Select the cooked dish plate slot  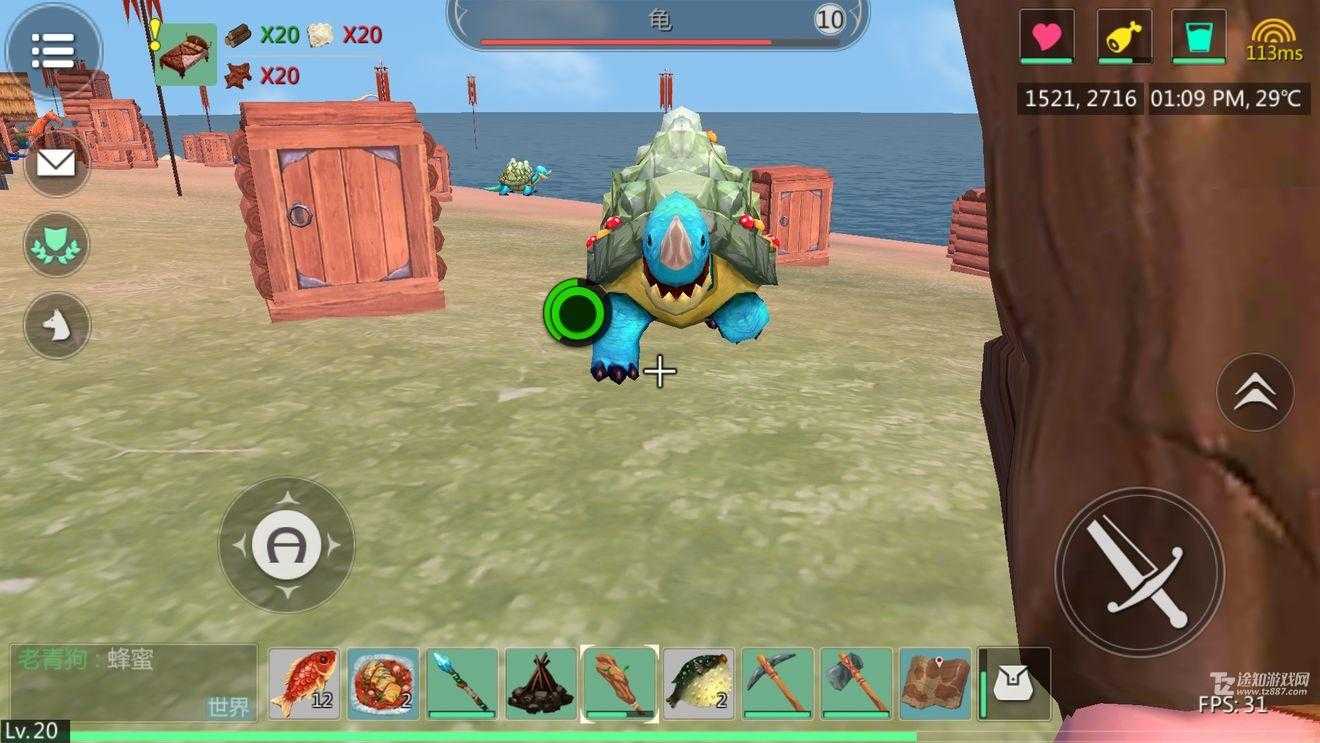coord(383,684)
